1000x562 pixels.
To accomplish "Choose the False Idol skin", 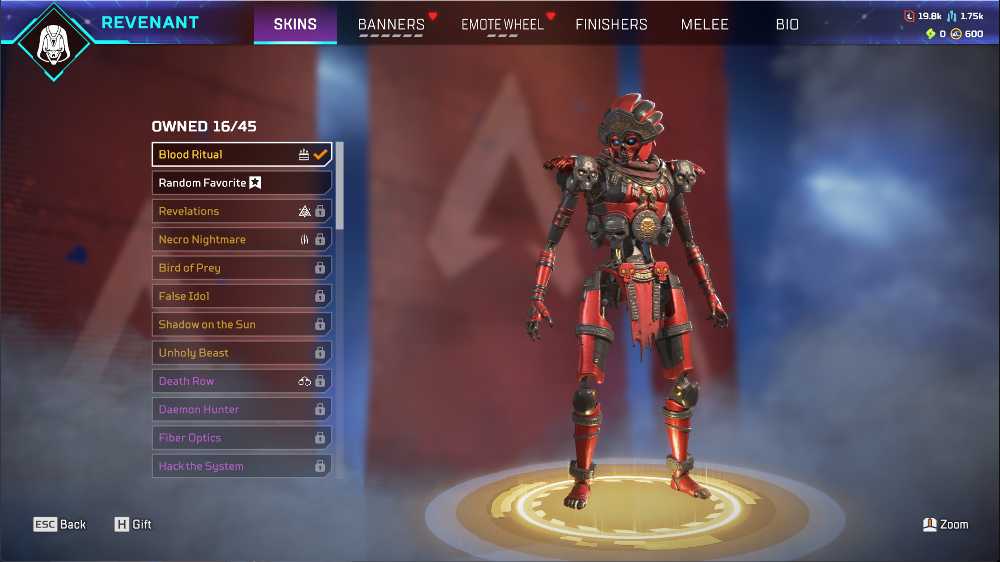I will click(241, 296).
